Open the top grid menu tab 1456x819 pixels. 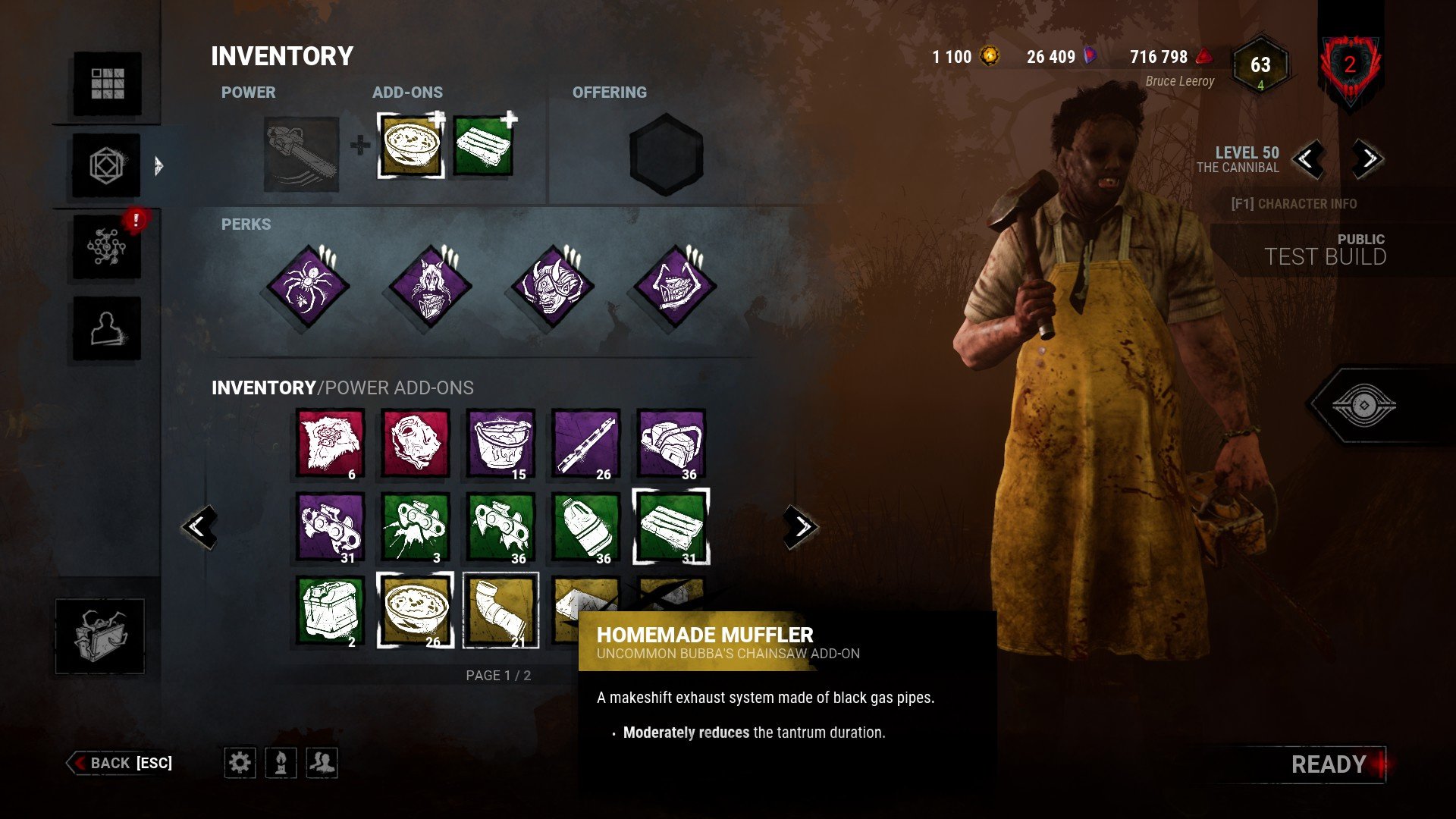coord(107,83)
